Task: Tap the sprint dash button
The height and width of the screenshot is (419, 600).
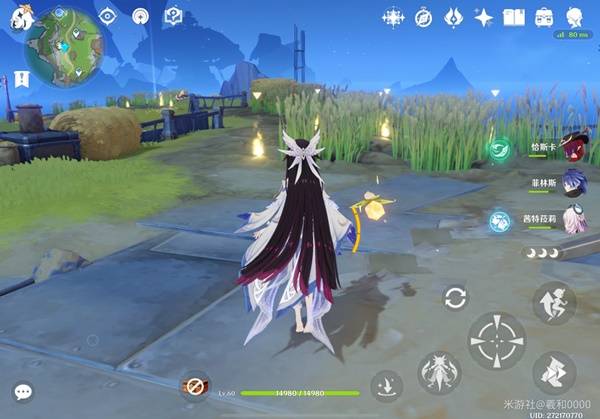Action: click(553, 372)
